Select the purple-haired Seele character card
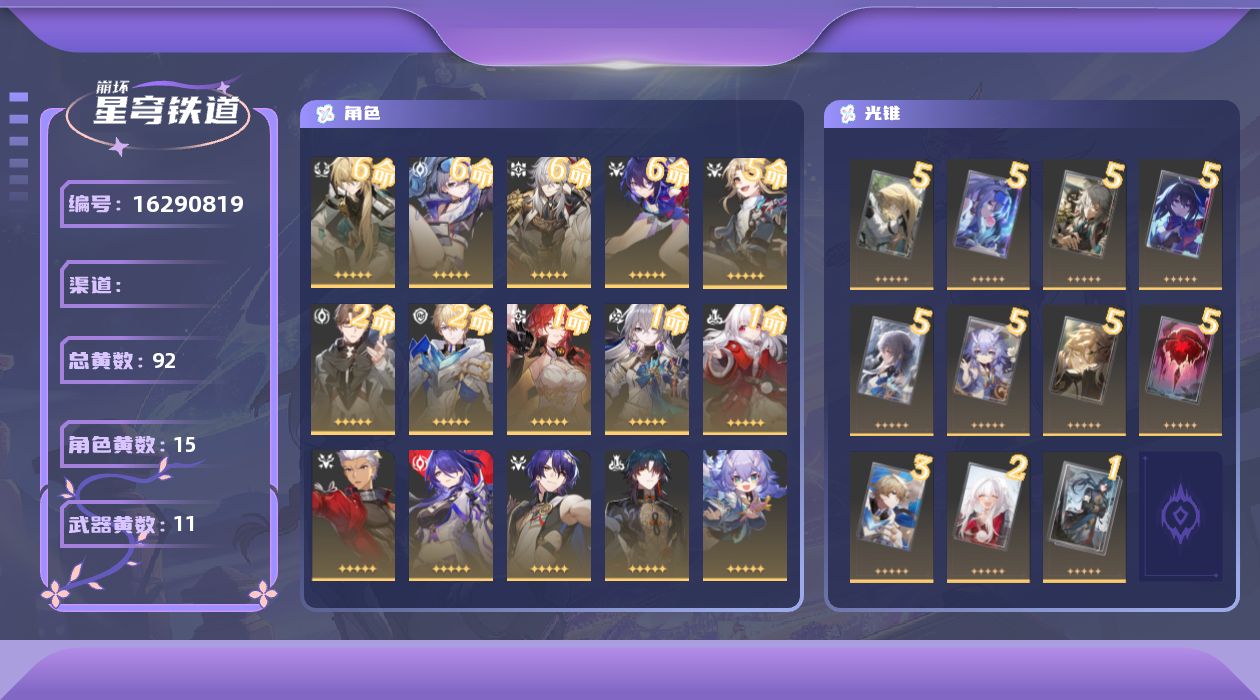 647,222
